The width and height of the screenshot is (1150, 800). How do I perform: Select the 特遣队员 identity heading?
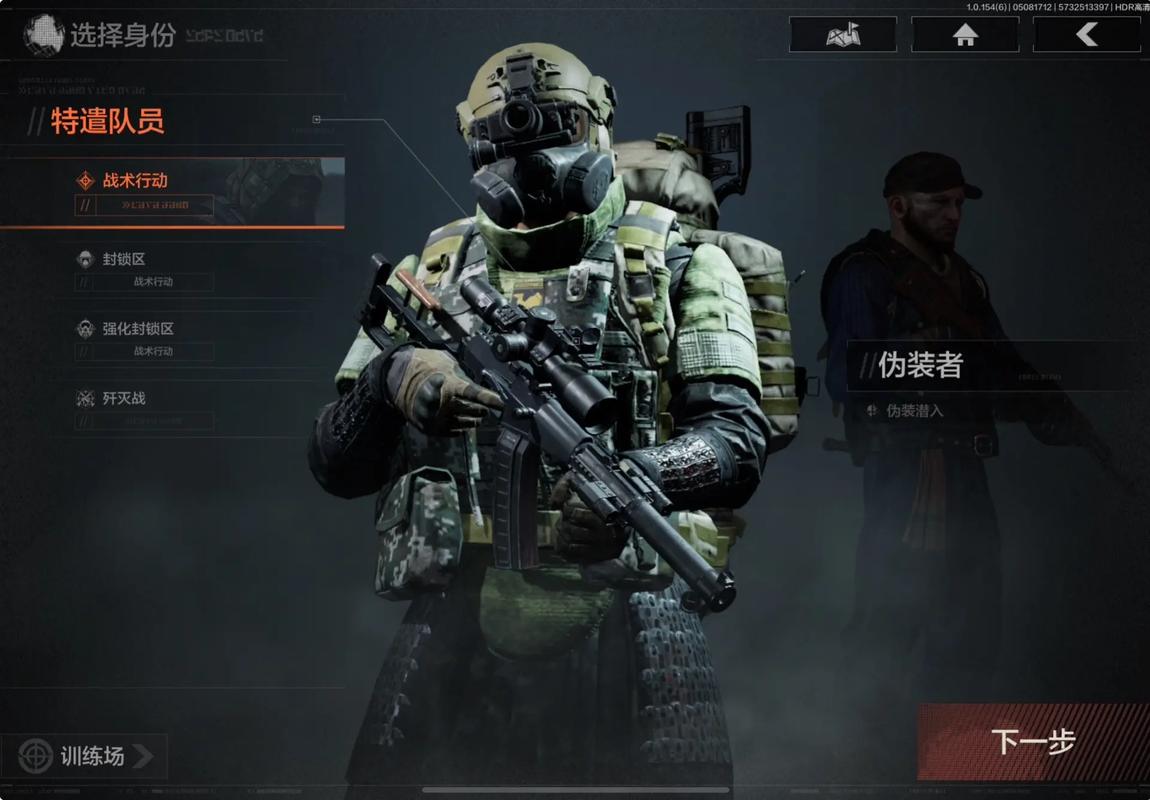(107, 122)
